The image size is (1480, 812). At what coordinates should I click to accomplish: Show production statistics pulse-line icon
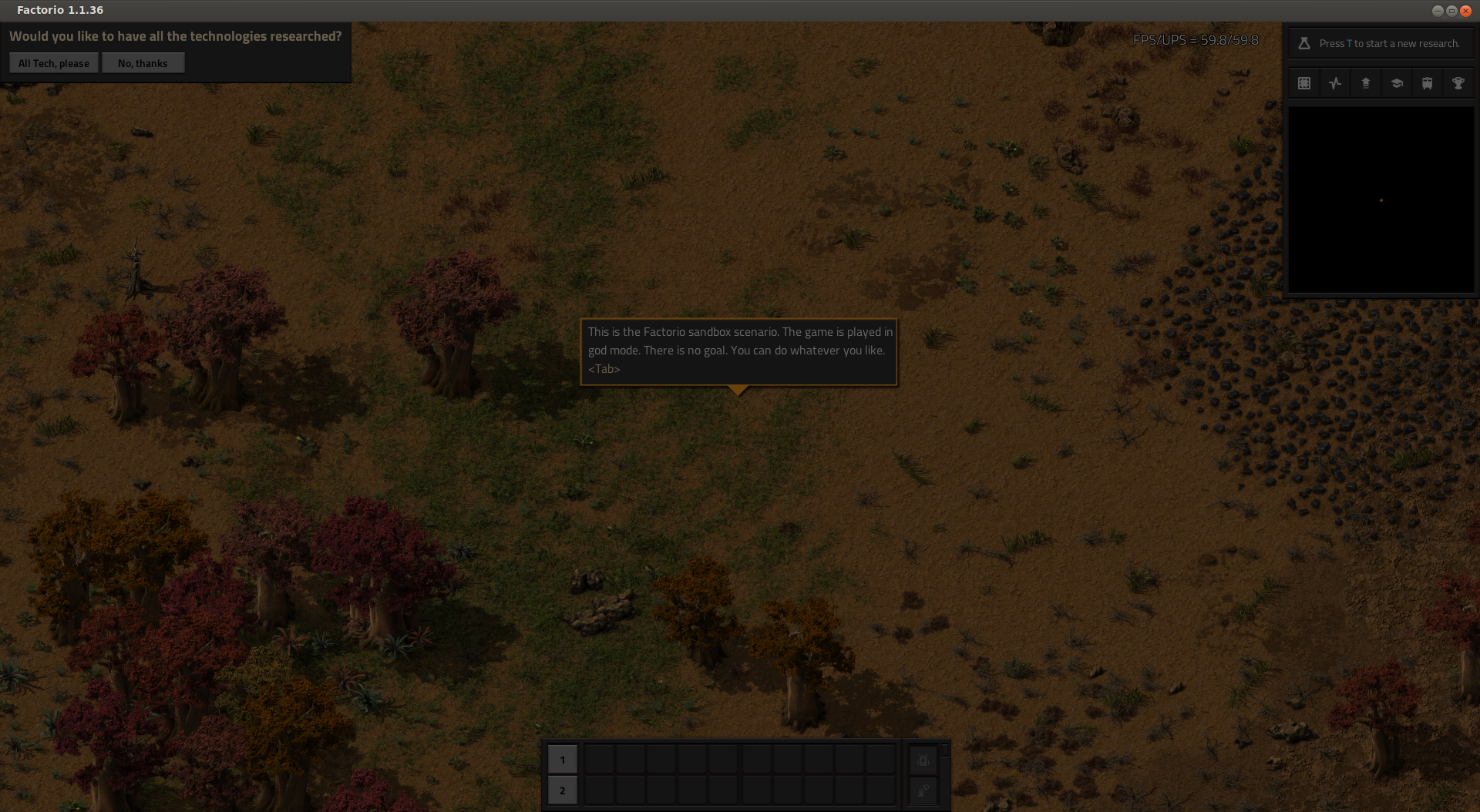click(1335, 83)
